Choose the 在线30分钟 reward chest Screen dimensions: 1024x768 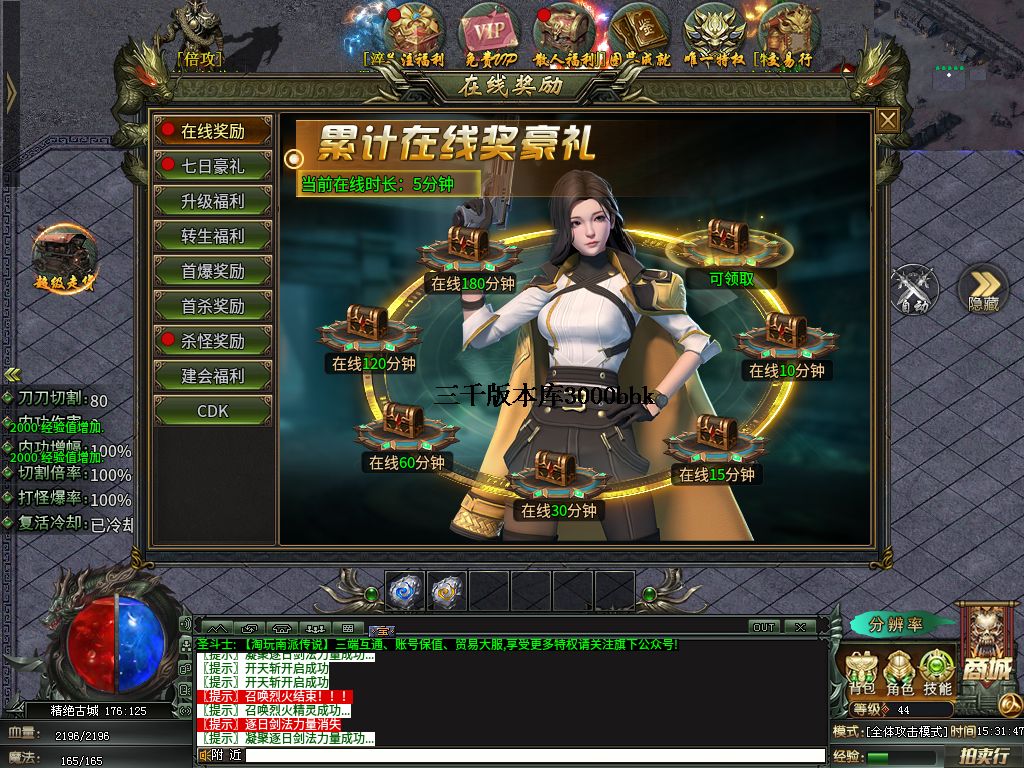click(556, 471)
